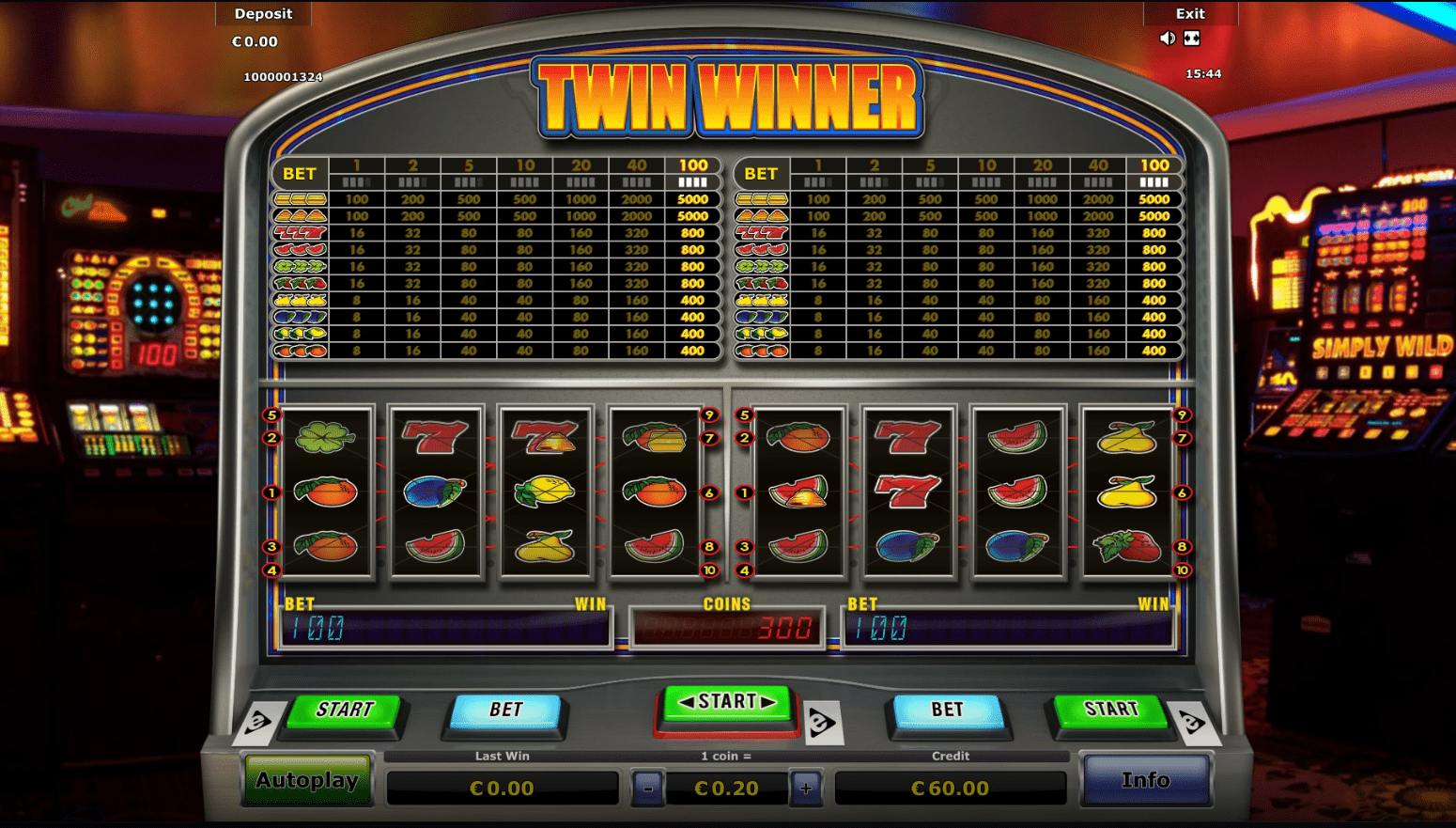Screen dimensions: 1456x828
Task: Click the green clover symbol in the left paytable
Action: click(x=300, y=266)
